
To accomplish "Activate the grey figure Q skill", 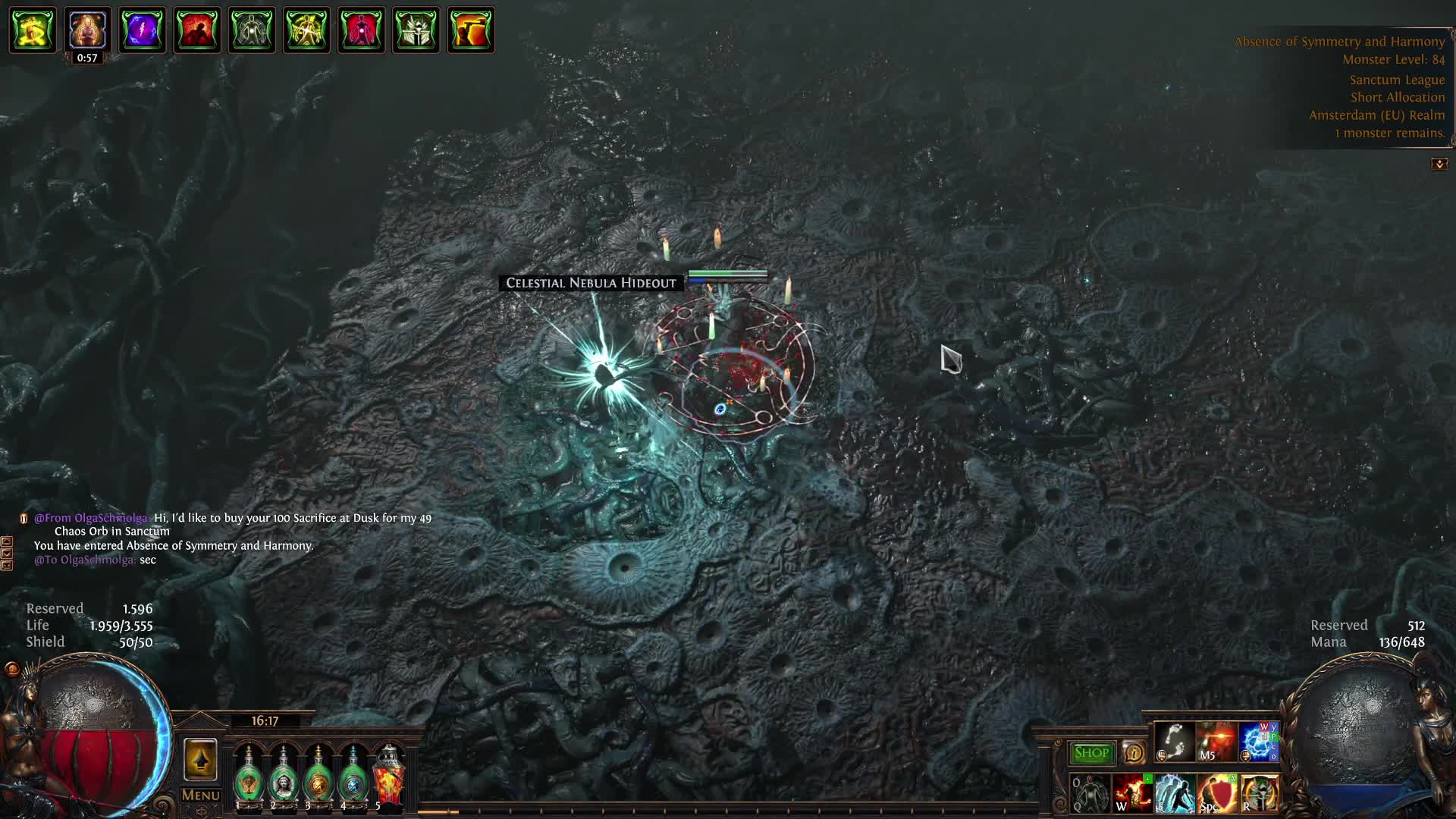I will point(1090,793).
